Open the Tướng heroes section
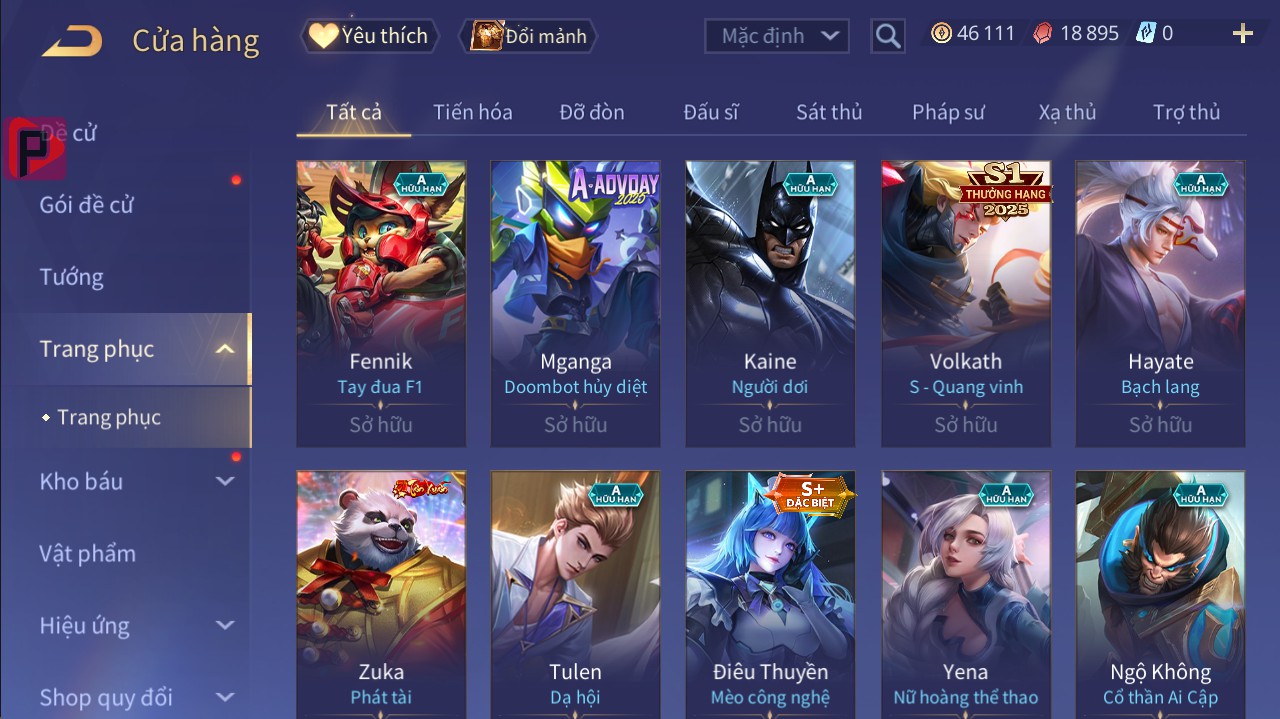 pos(72,277)
